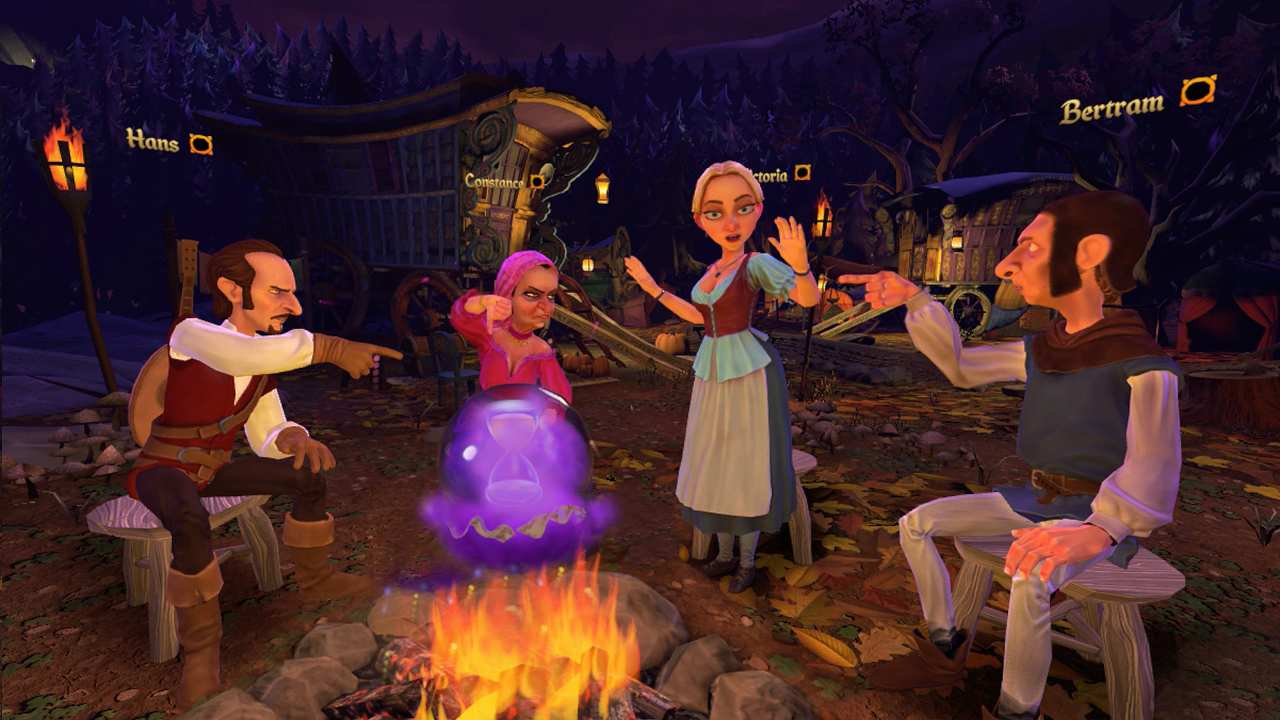Select Victoria's orange emblem badge
1280x720 pixels.
coord(800,171)
